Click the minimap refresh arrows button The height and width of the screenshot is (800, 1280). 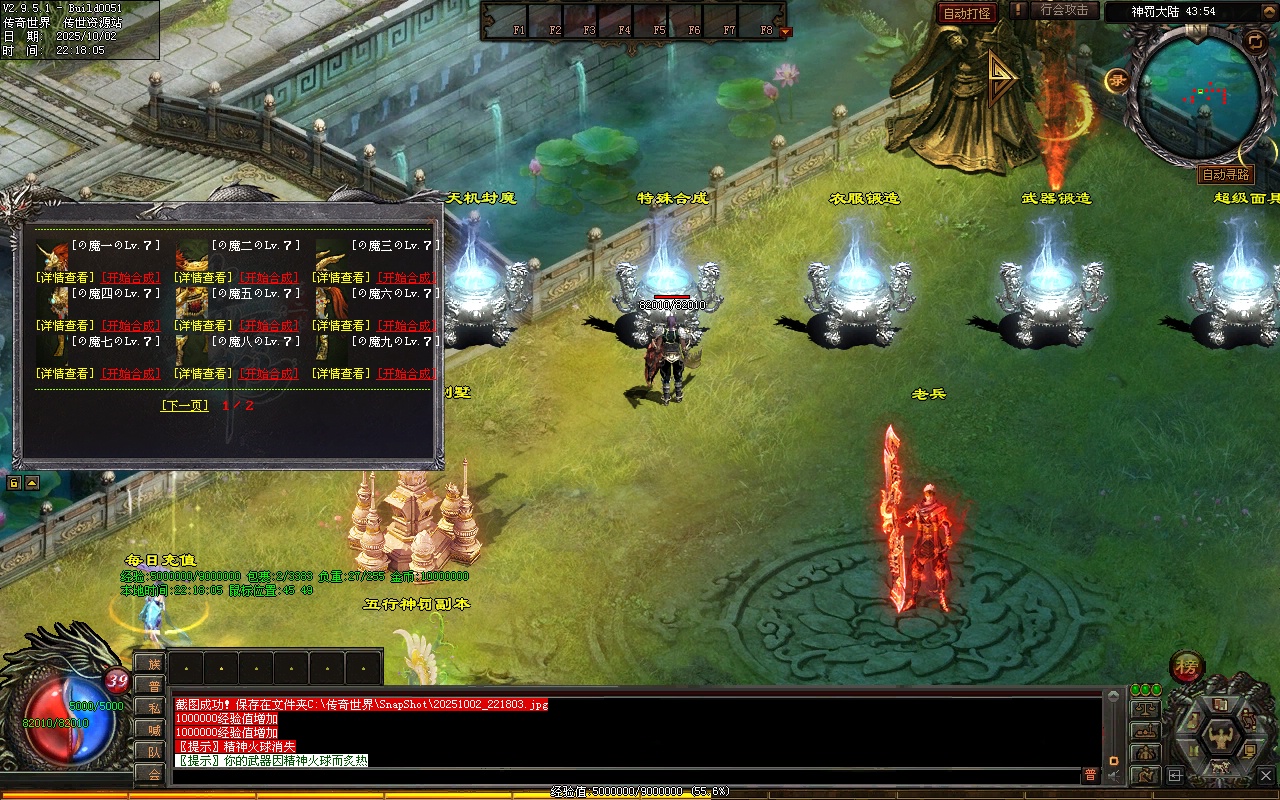(x=1254, y=40)
